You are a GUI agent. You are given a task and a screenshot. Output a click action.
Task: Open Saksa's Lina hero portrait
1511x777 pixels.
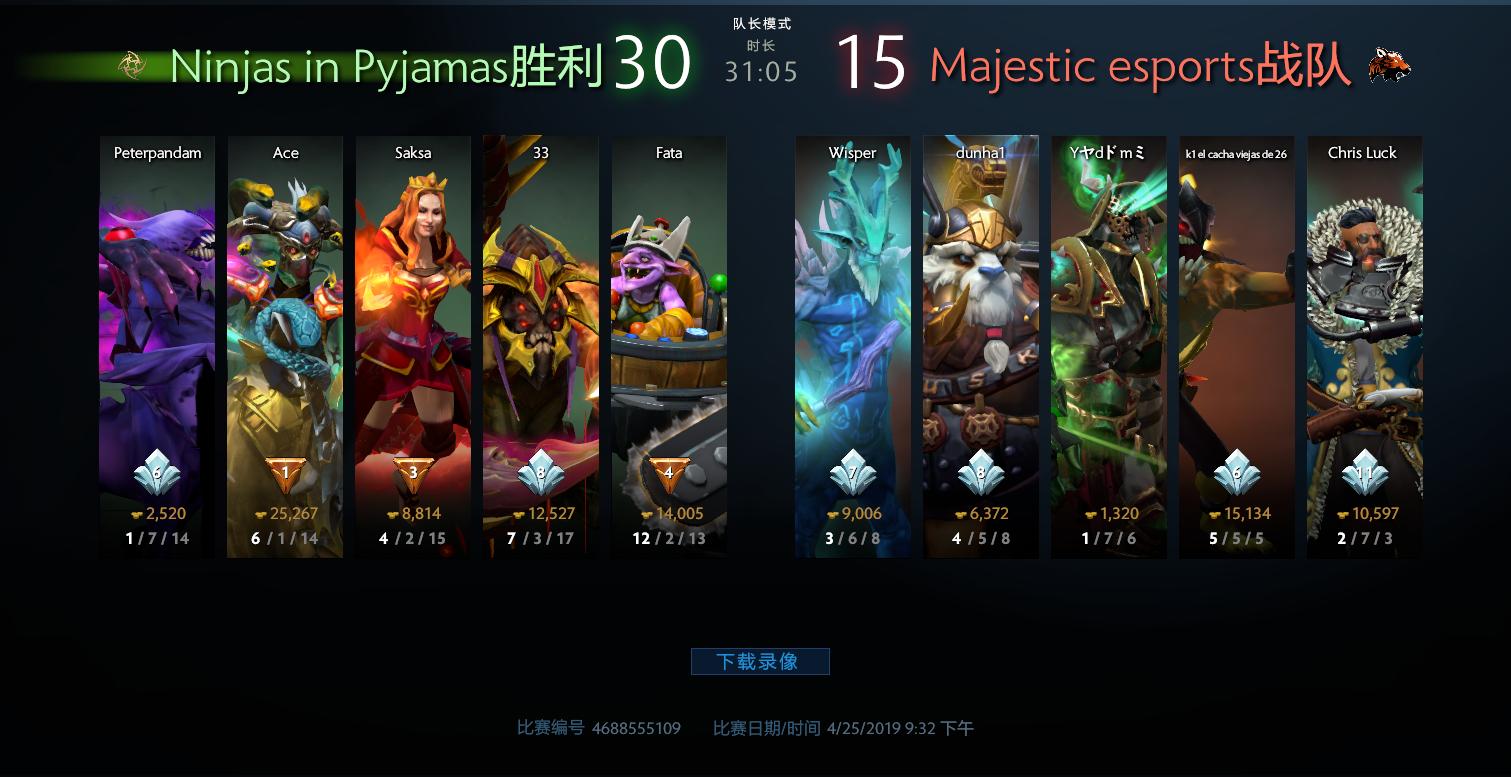click(x=413, y=300)
